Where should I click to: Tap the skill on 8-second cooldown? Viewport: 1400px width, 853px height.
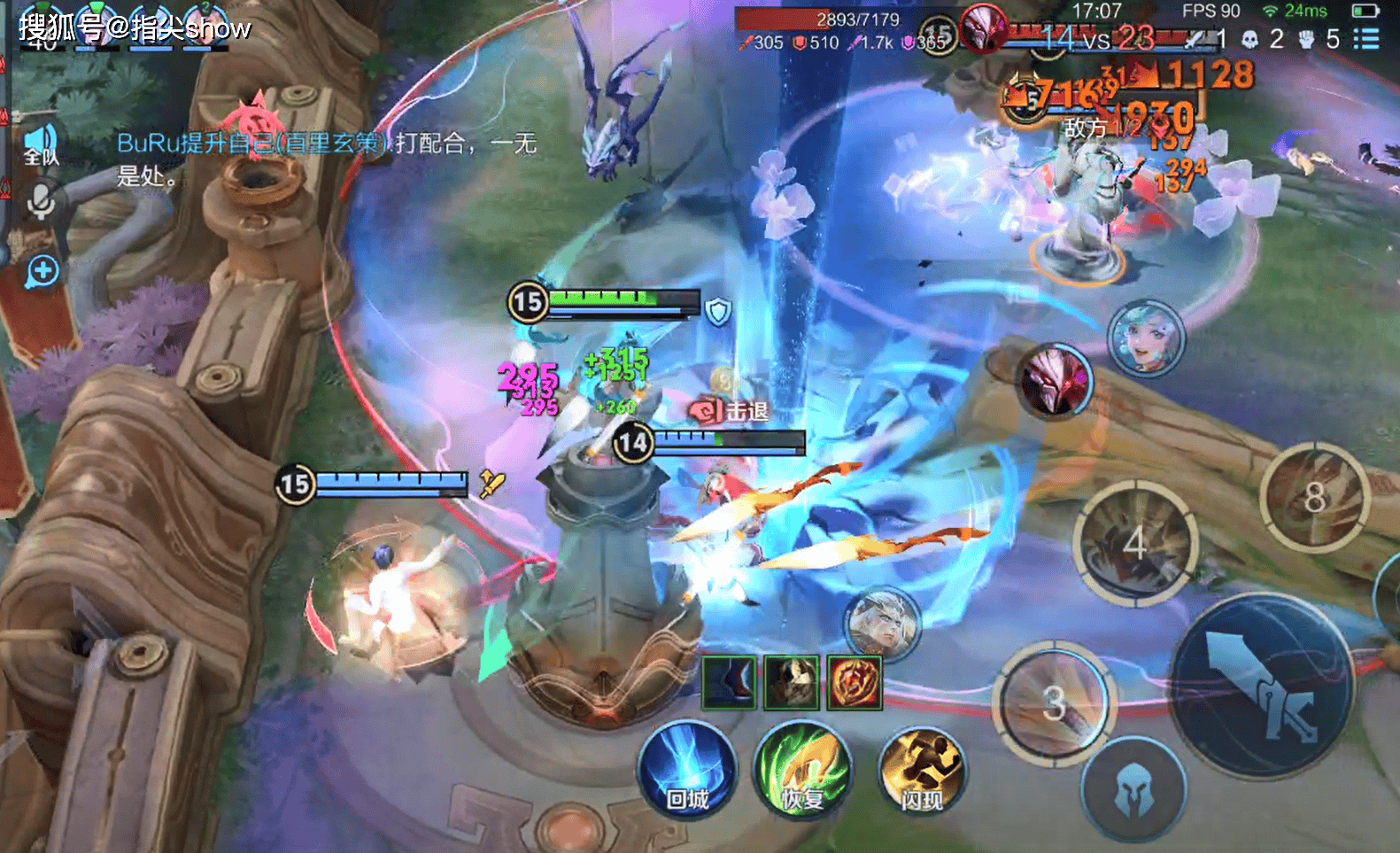point(1315,498)
